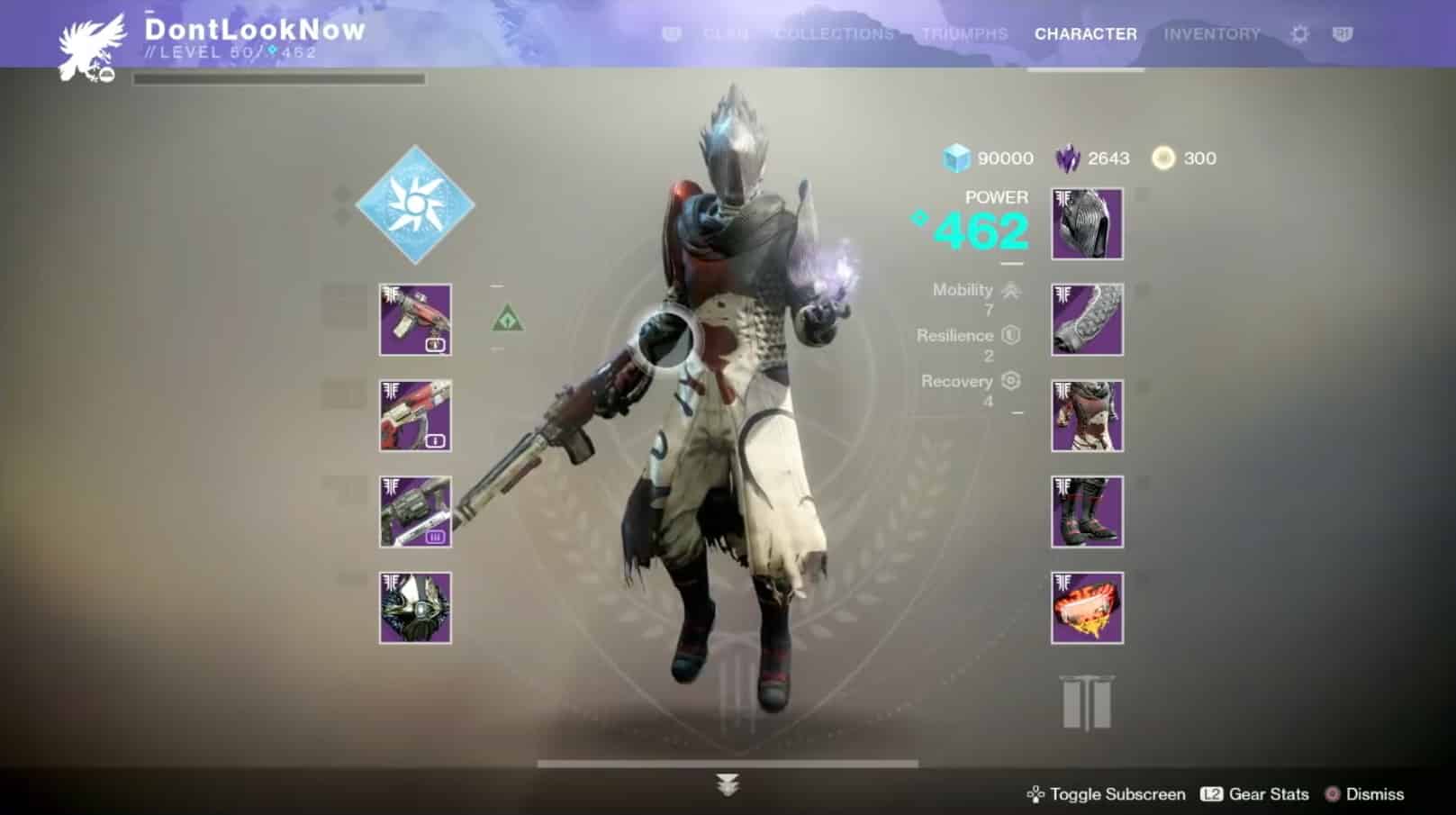The height and width of the screenshot is (815, 1456).
Task: Select the leg armor boots slot
Action: (1087, 512)
